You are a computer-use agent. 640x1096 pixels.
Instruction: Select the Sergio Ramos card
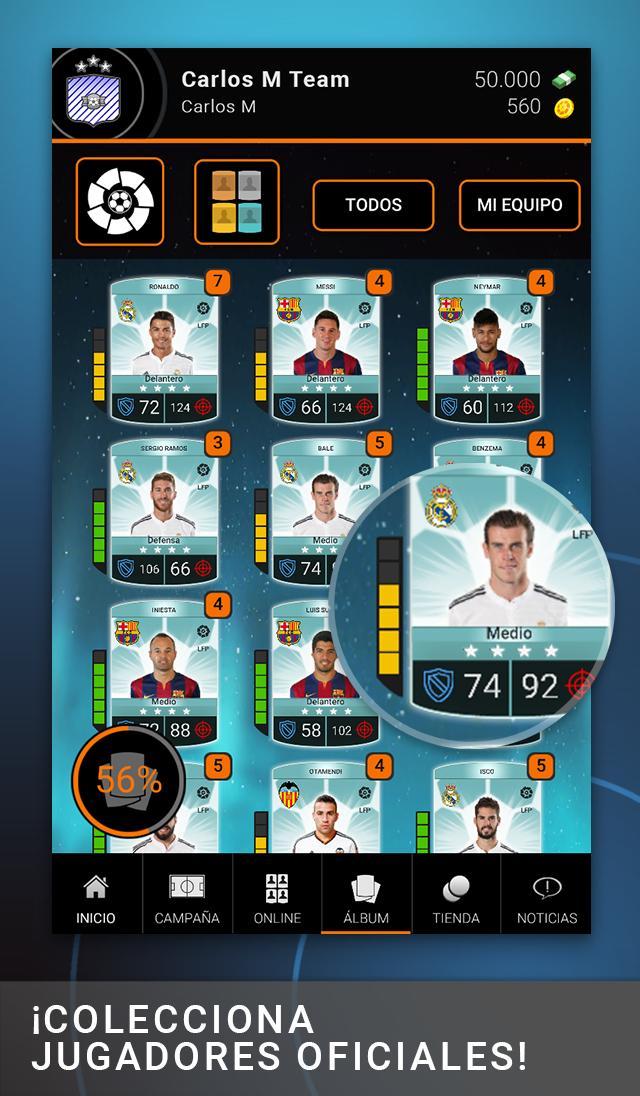point(163,512)
